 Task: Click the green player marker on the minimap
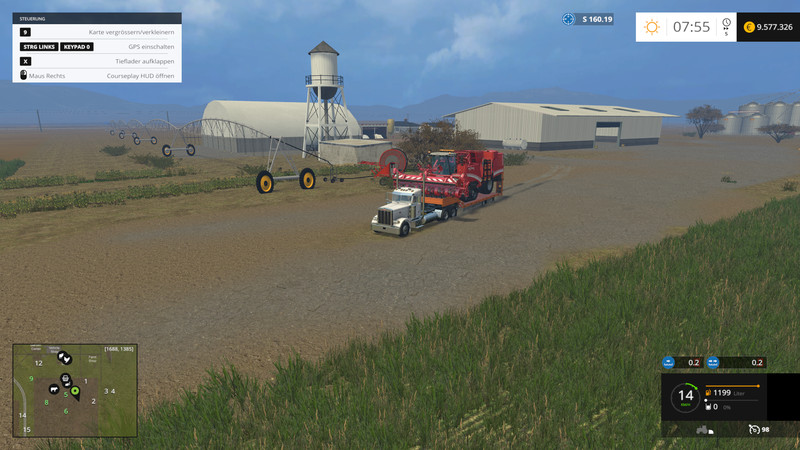point(75,389)
